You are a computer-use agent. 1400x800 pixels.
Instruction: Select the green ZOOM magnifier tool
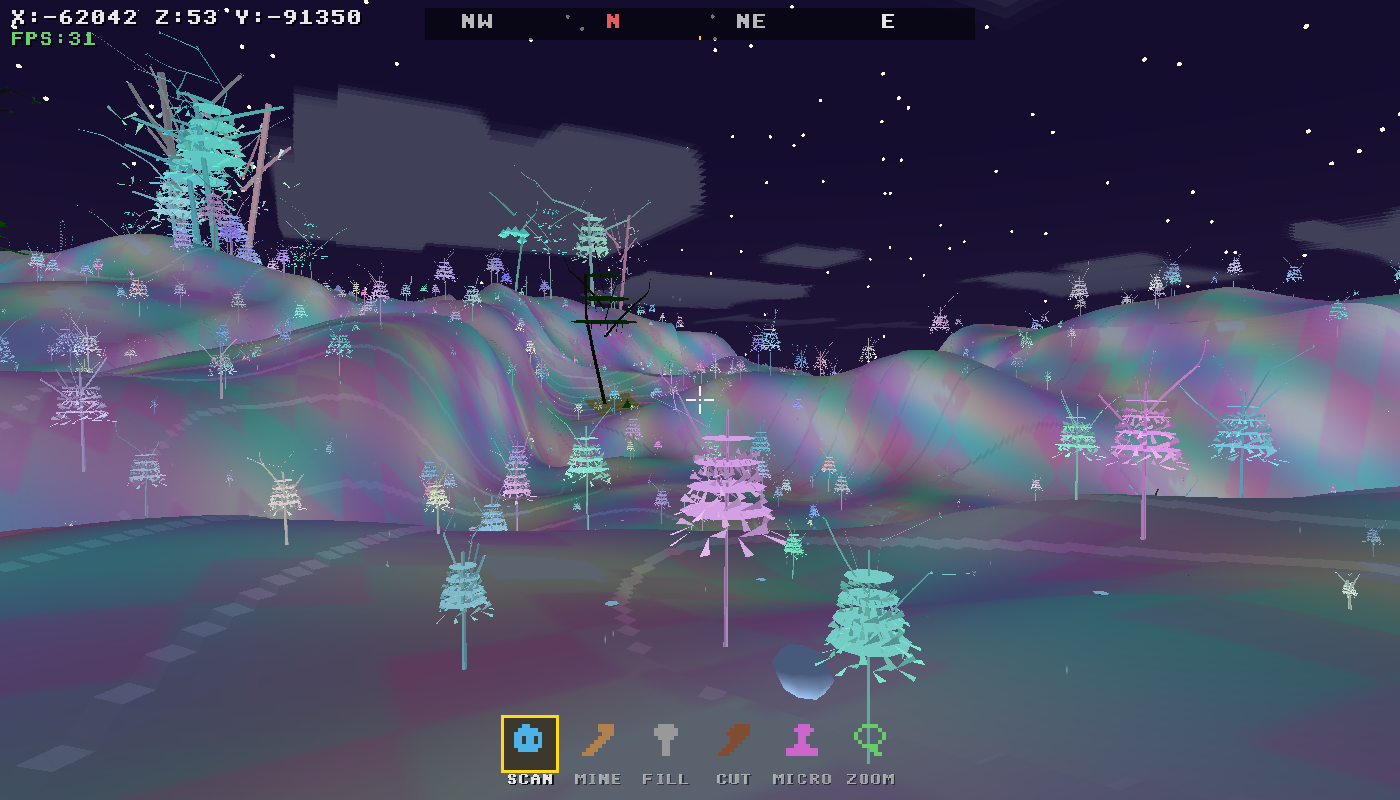tap(868, 740)
